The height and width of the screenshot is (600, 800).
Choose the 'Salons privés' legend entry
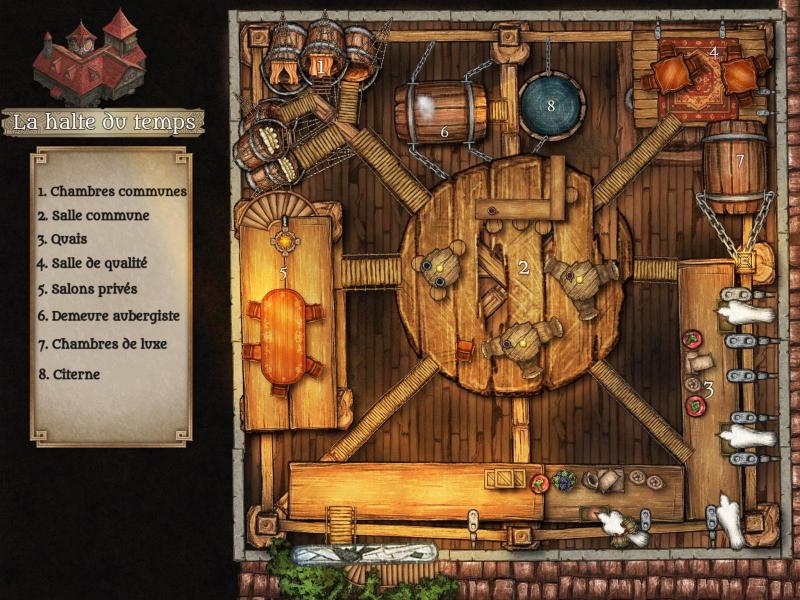pos(87,289)
